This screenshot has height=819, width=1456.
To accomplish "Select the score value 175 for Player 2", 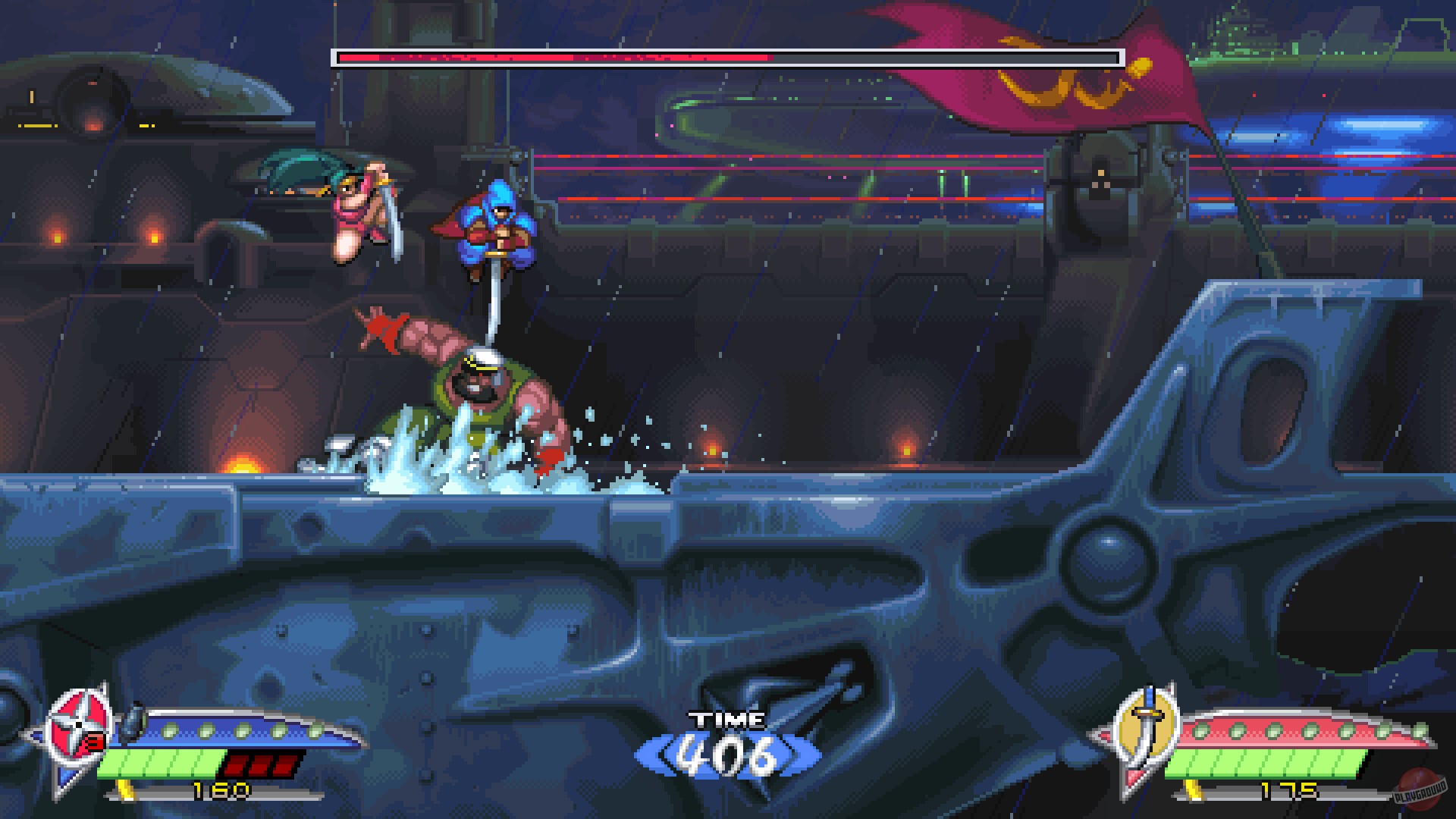I will point(1289,790).
